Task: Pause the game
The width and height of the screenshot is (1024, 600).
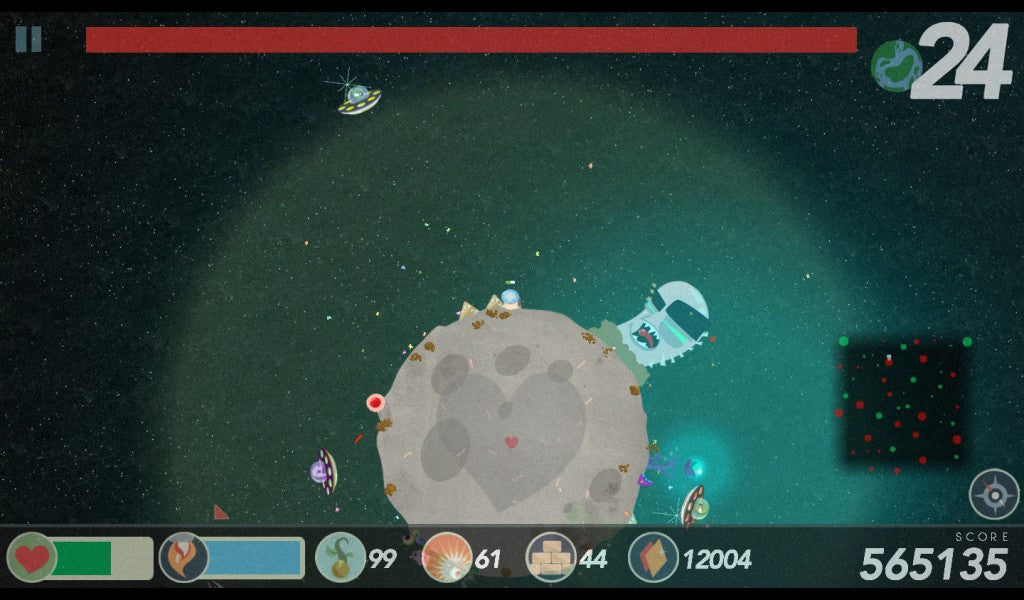Action: tap(28, 39)
